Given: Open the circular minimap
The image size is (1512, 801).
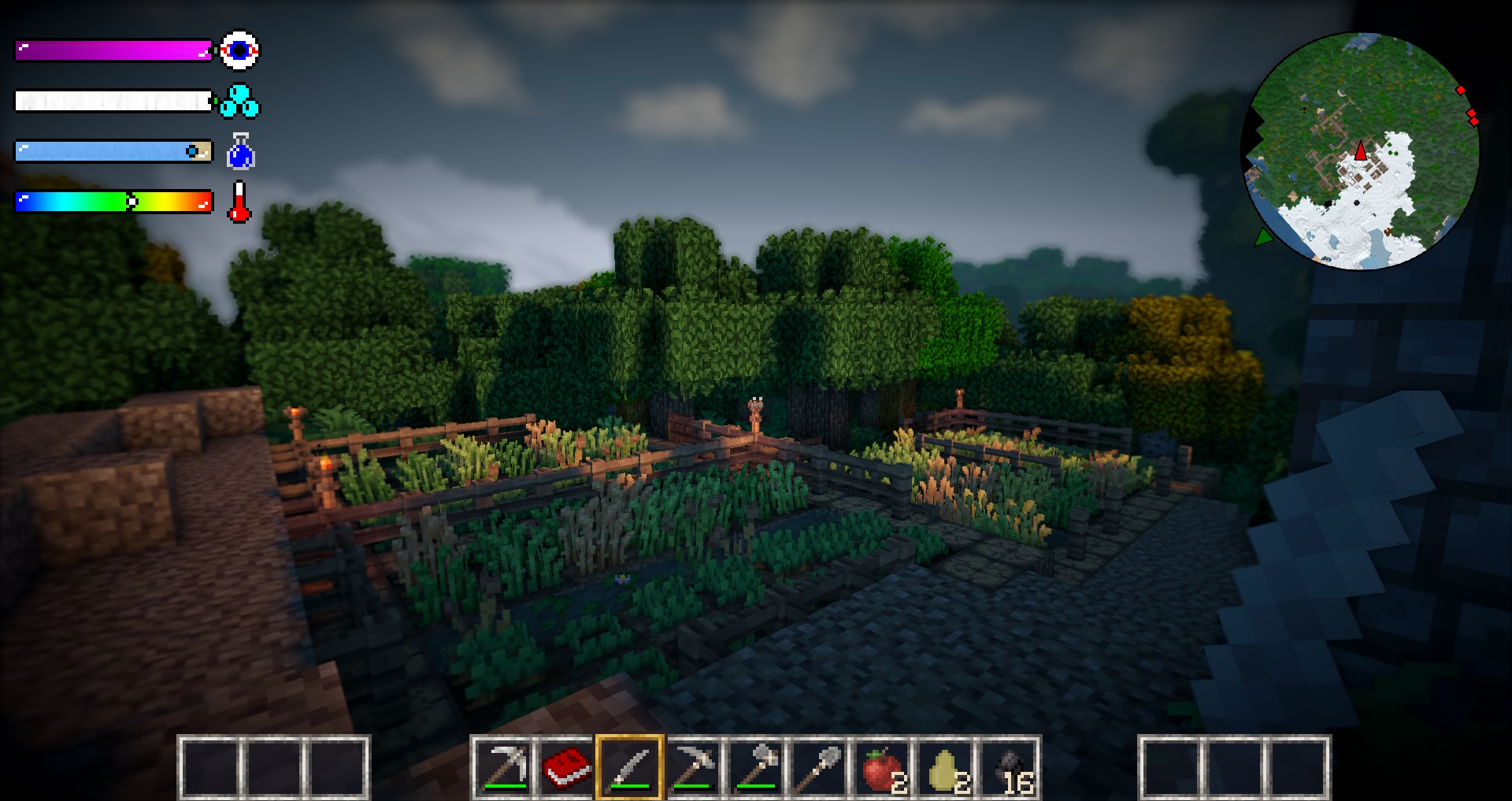Looking at the screenshot, I should click(1361, 150).
